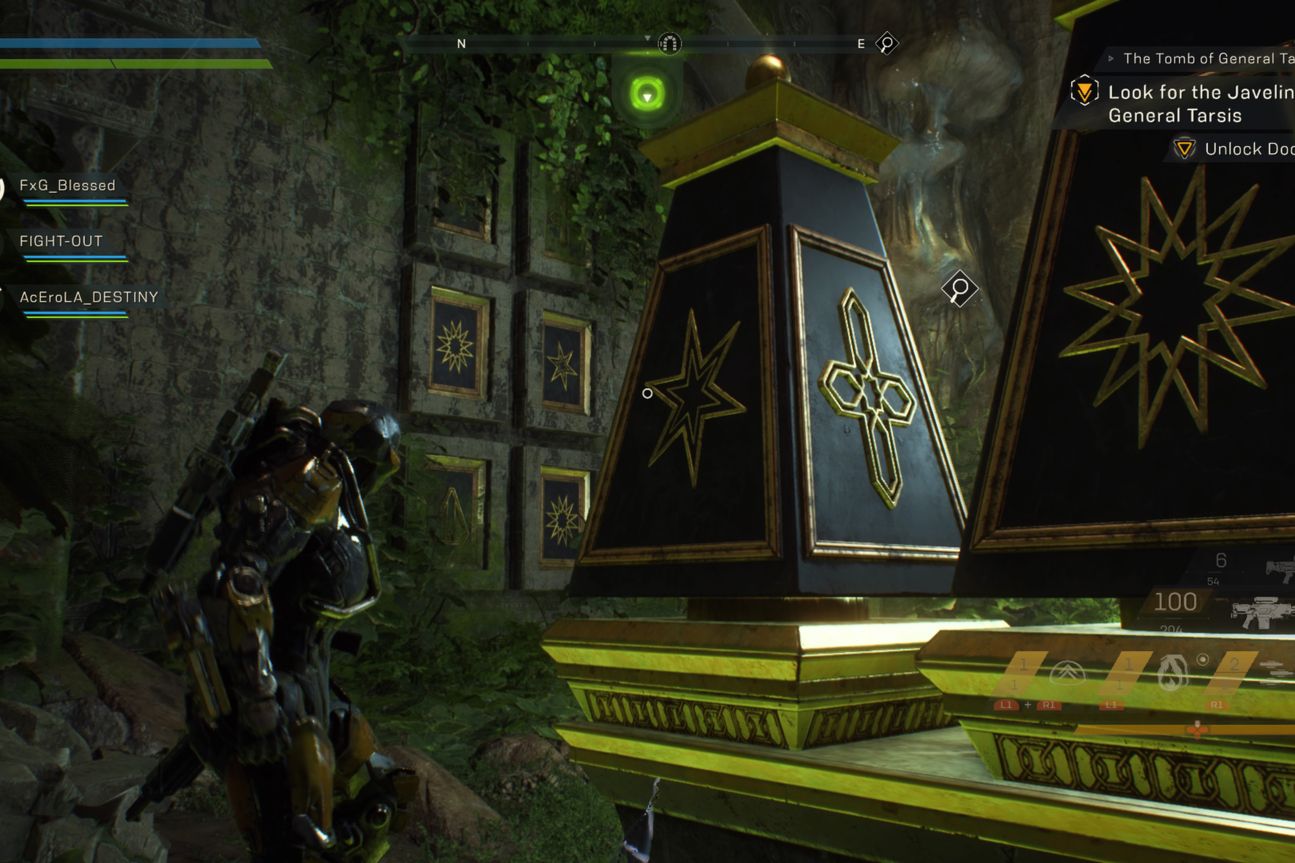Select squad member FIGHT-OUT
The width and height of the screenshot is (1295, 863).
[x=61, y=242]
